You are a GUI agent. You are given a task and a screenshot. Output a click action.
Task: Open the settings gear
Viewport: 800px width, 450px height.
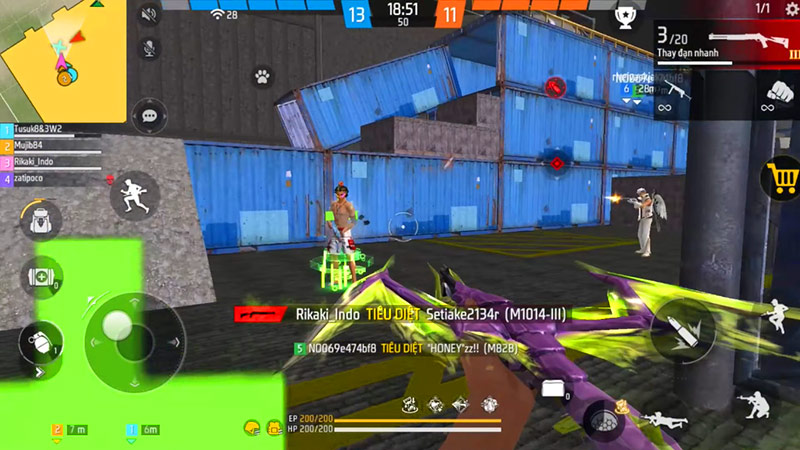[x=791, y=9]
